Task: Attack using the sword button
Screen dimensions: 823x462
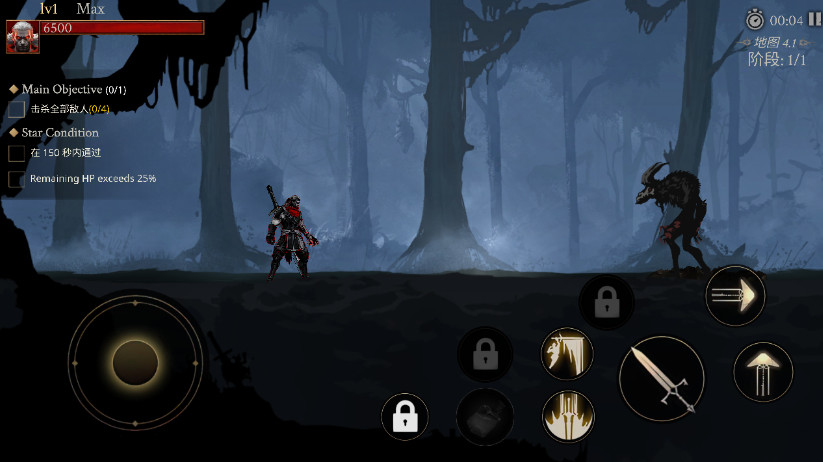Action: [x=662, y=378]
